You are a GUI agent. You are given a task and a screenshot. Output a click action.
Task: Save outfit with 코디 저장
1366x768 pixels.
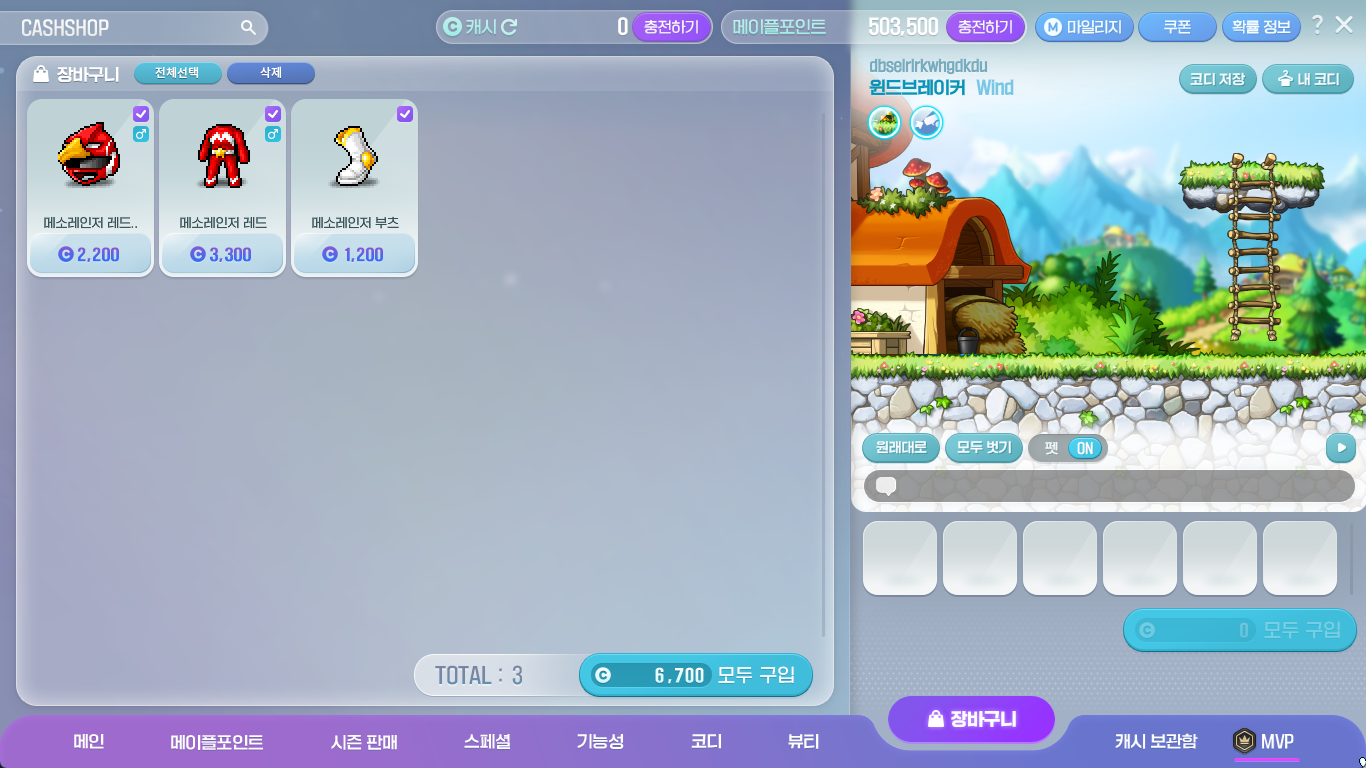tap(1217, 79)
